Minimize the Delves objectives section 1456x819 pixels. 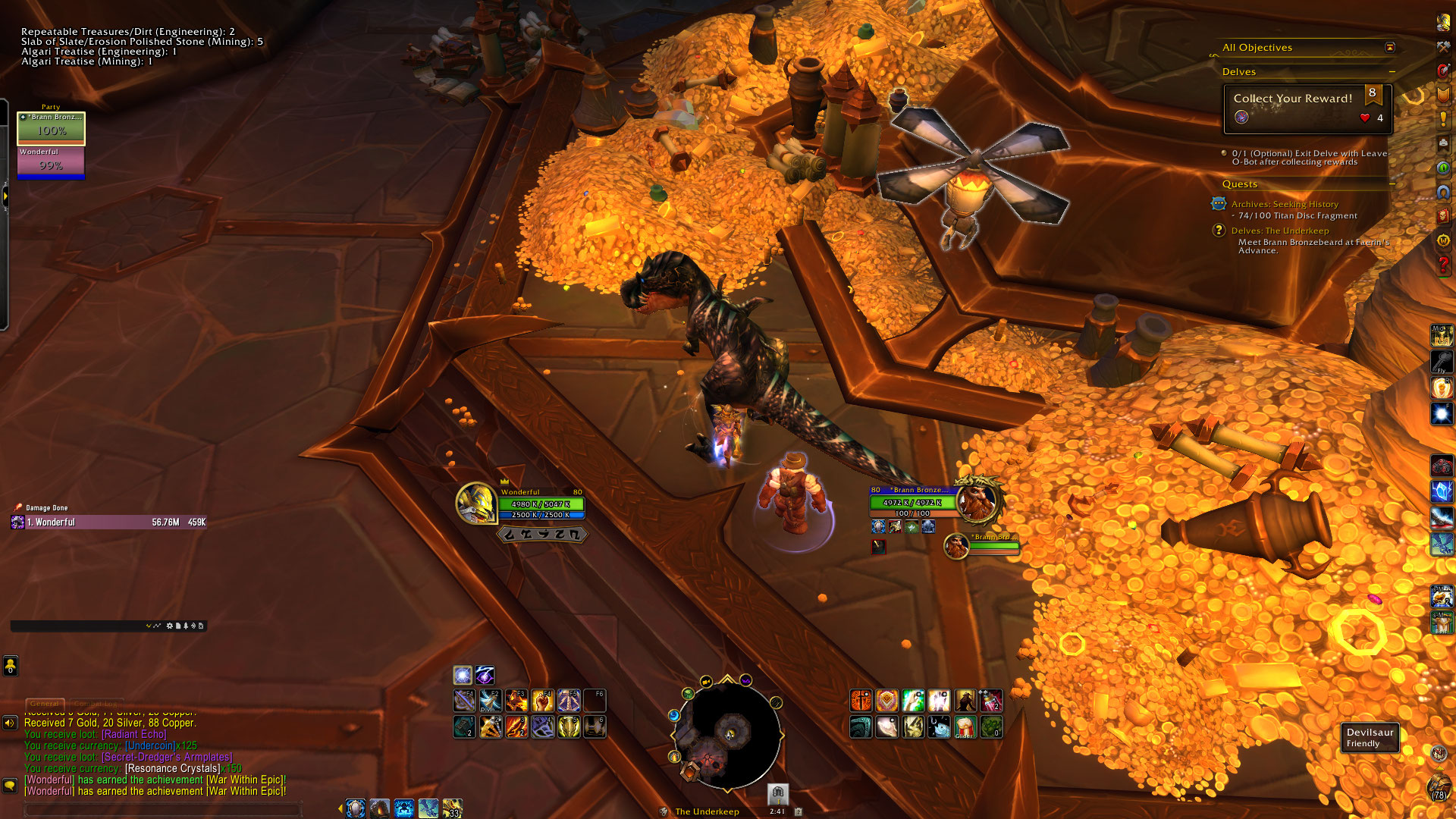[x=1392, y=72]
